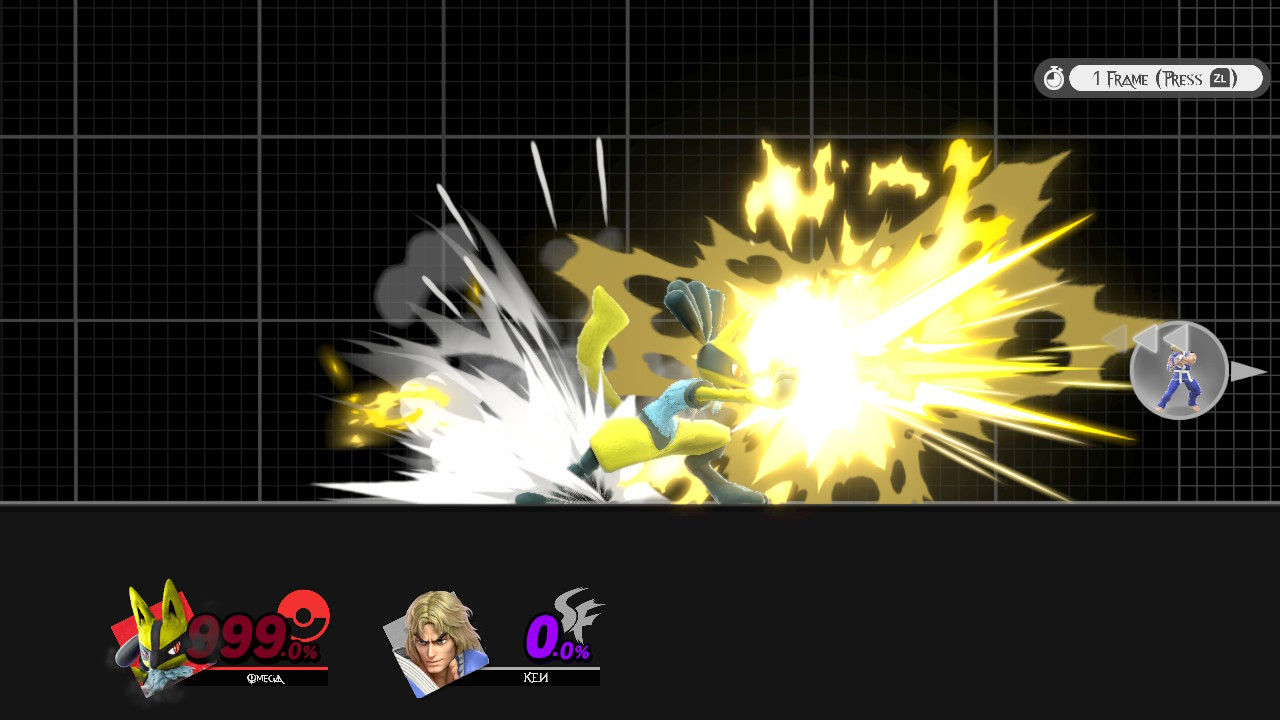The image size is (1280, 720).
Task: Select Ken's off-screen indicator bubble
Action: [1178, 371]
